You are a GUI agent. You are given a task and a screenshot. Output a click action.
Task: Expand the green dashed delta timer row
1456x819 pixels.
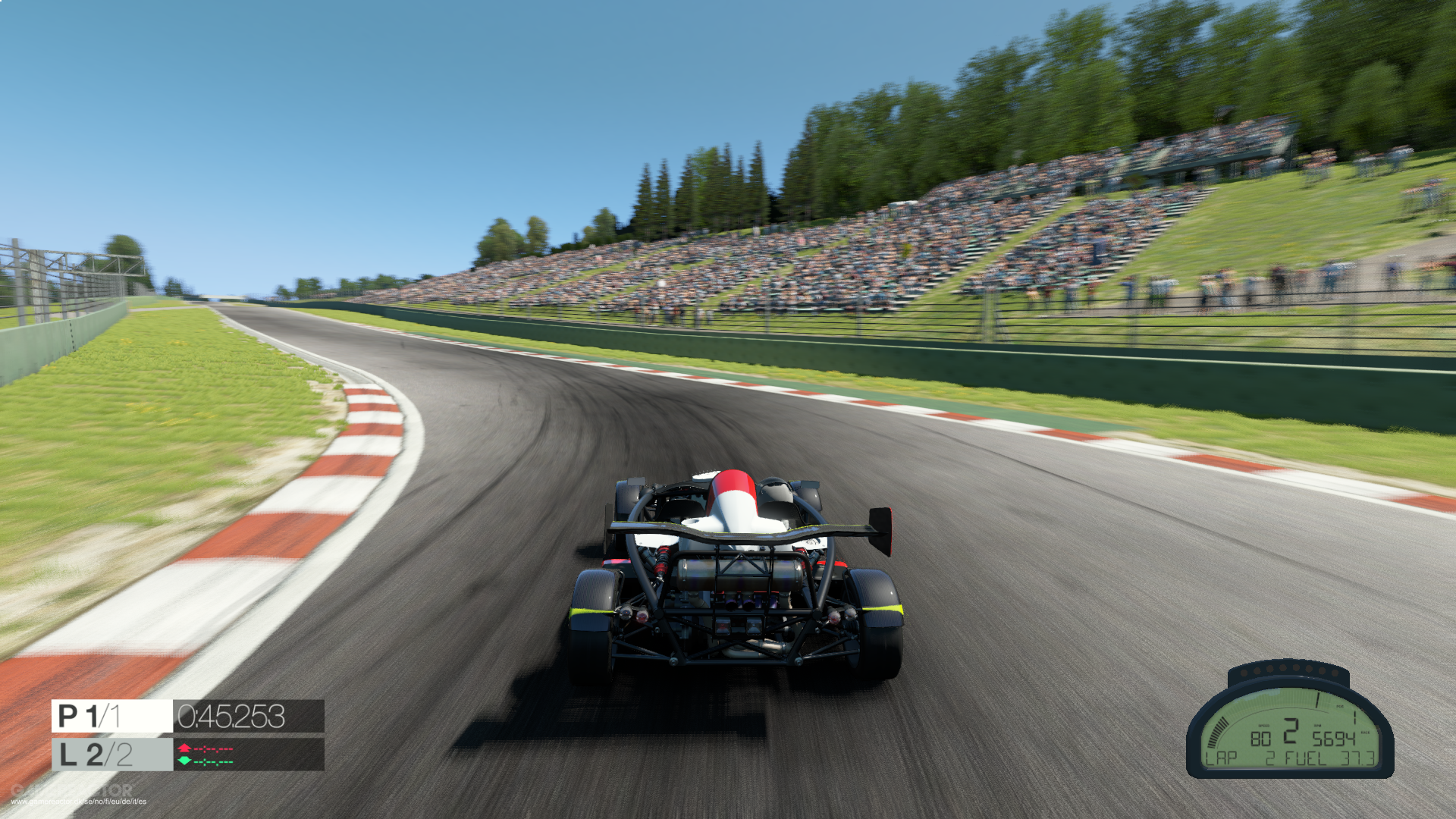point(213,761)
